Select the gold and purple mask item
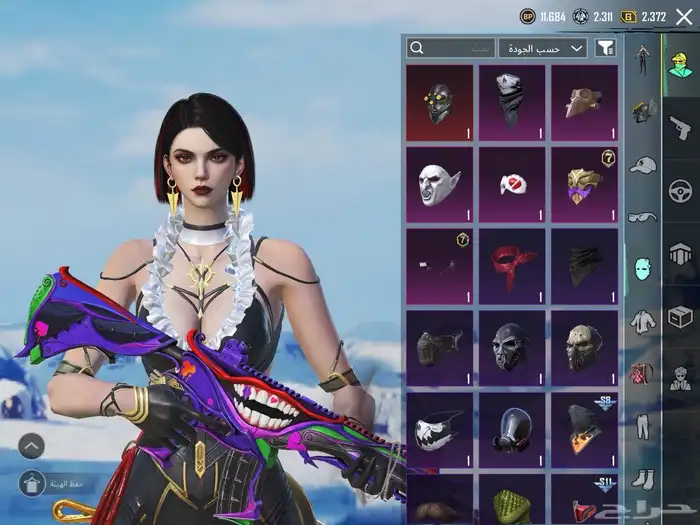 click(x=585, y=184)
